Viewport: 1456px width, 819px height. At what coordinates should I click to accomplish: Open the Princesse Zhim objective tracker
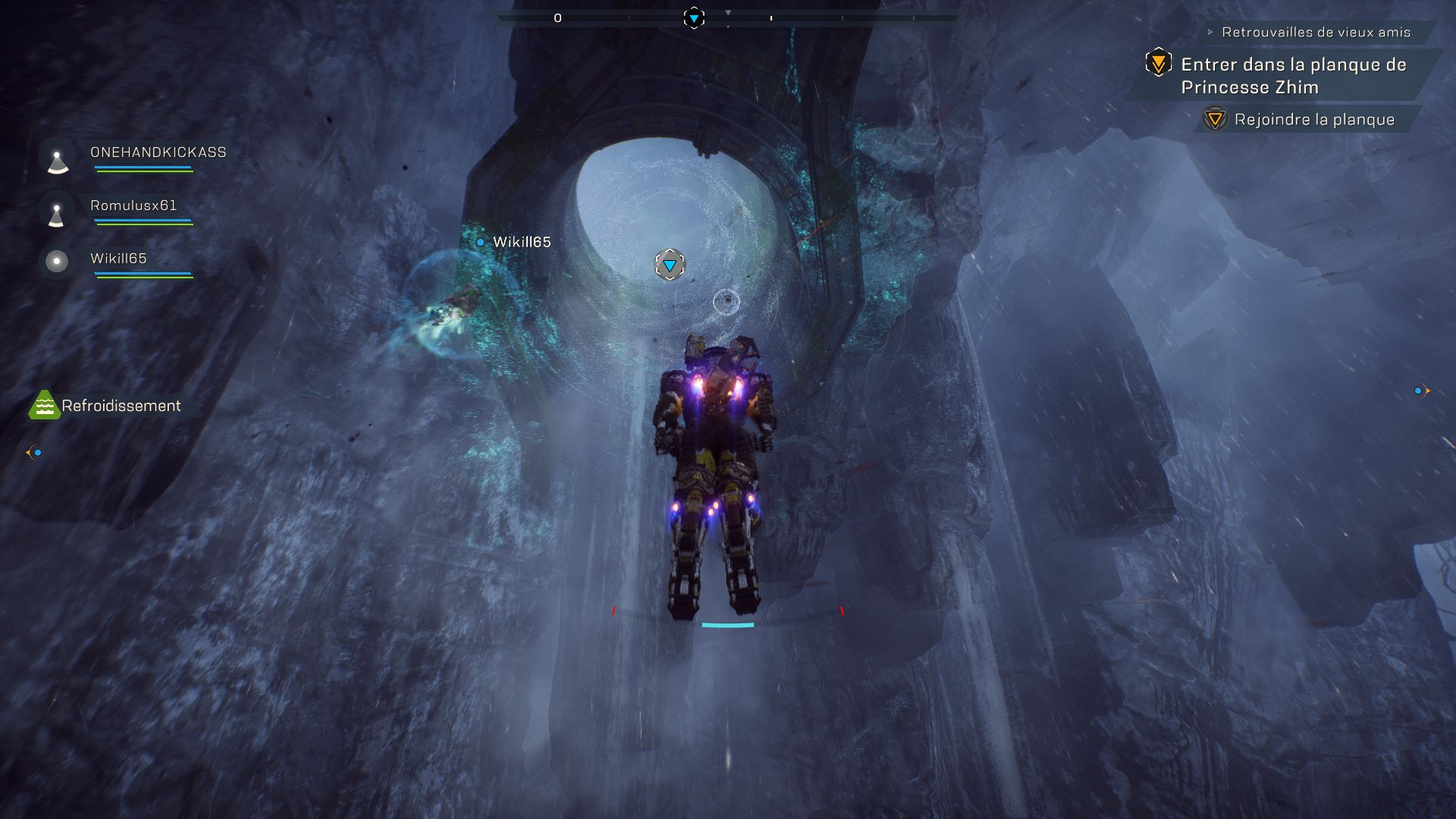1293,76
